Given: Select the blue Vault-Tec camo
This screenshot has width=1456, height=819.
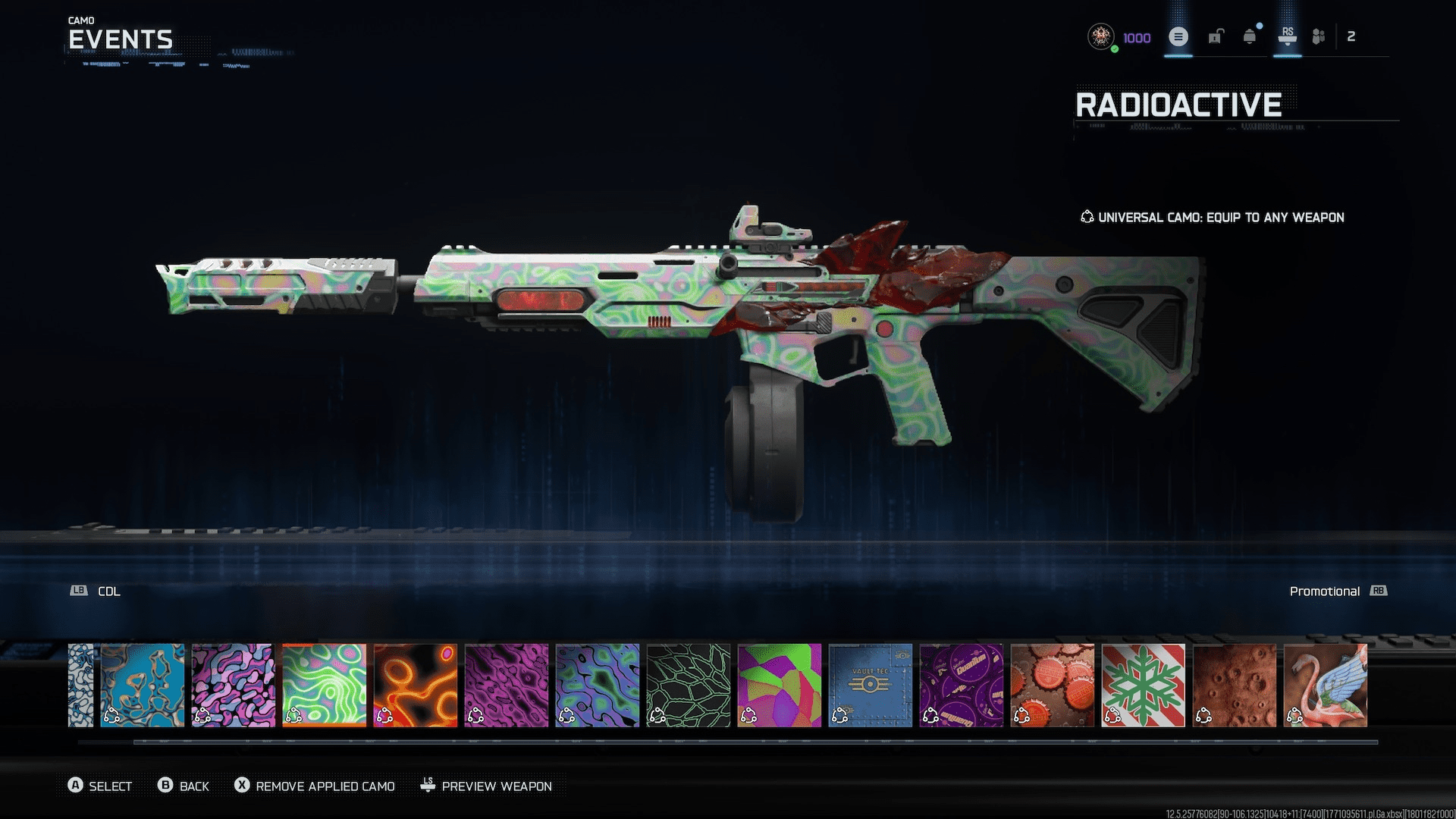Looking at the screenshot, I should point(870,685).
